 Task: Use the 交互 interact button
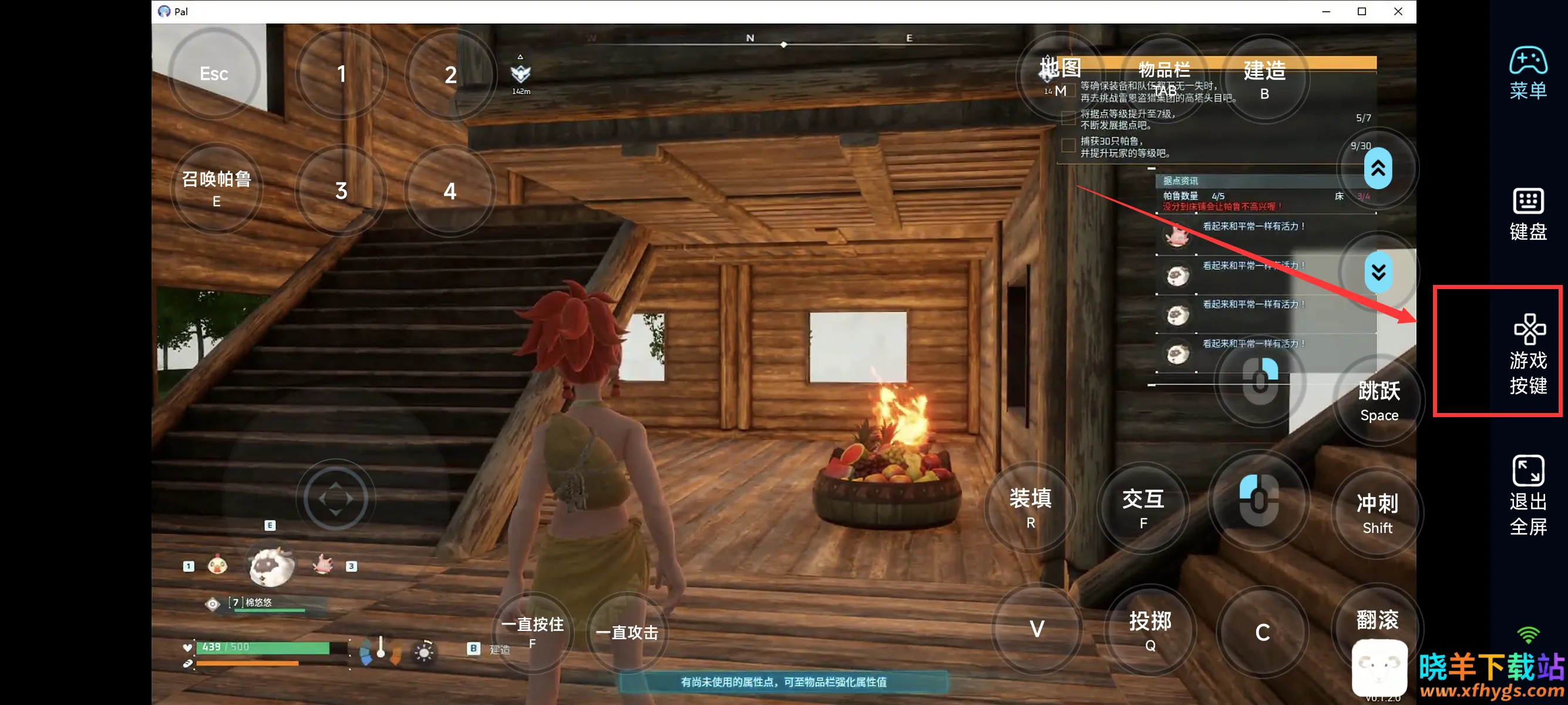1143,507
